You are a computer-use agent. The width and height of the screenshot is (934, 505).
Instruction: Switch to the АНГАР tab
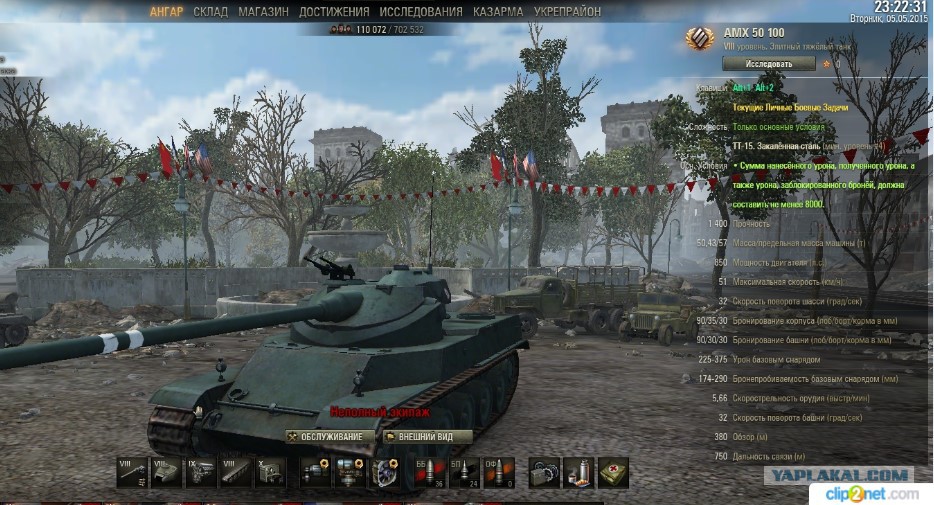(167, 12)
